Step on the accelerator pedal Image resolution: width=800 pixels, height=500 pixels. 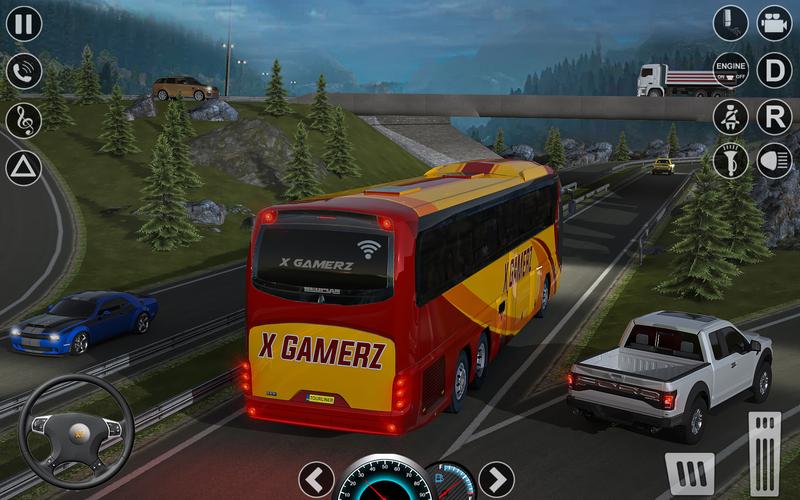765,452
